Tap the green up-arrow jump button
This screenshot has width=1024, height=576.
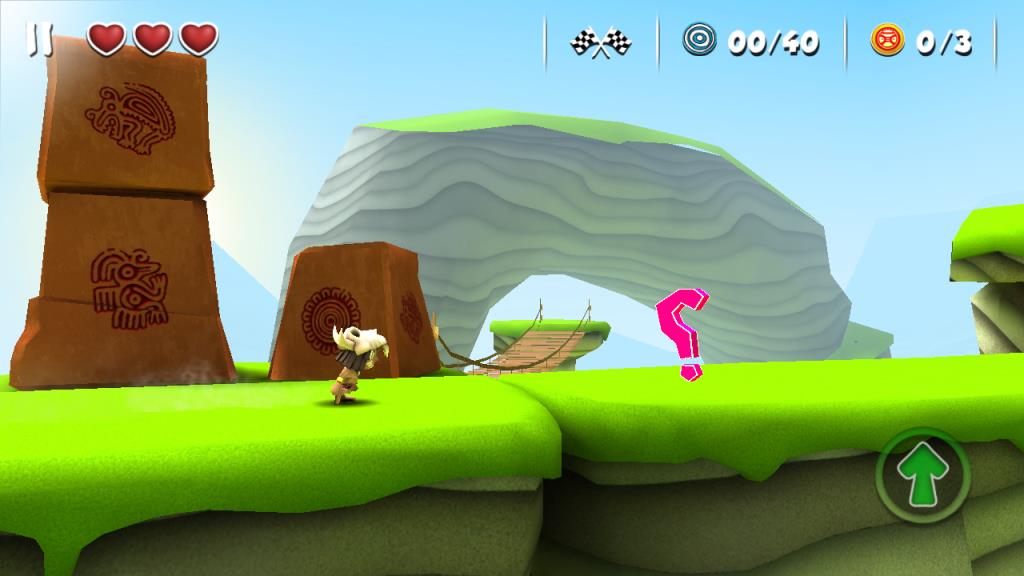coord(921,476)
